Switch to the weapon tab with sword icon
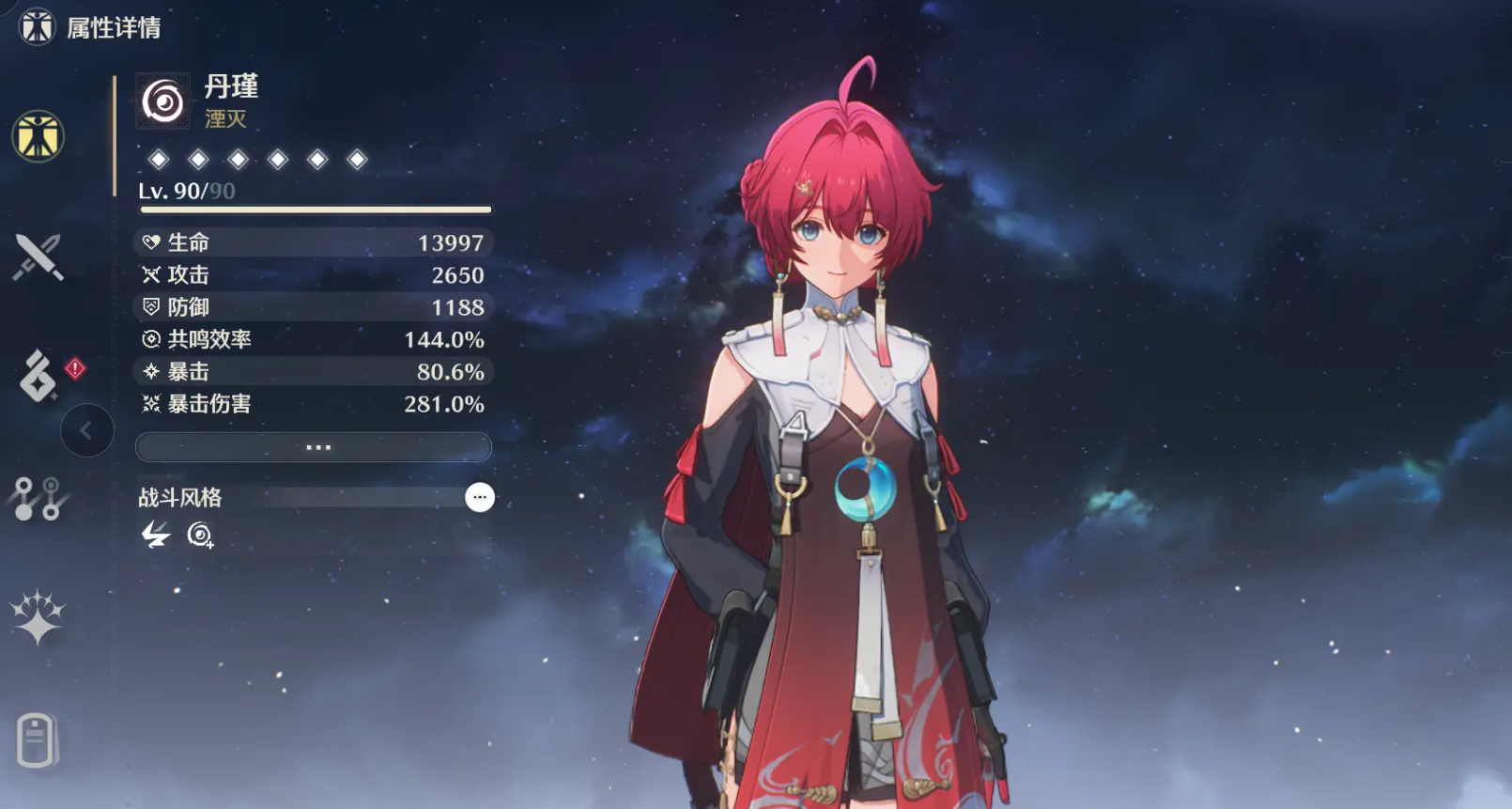Screen dimensions: 1512x809 tap(38, 257)
